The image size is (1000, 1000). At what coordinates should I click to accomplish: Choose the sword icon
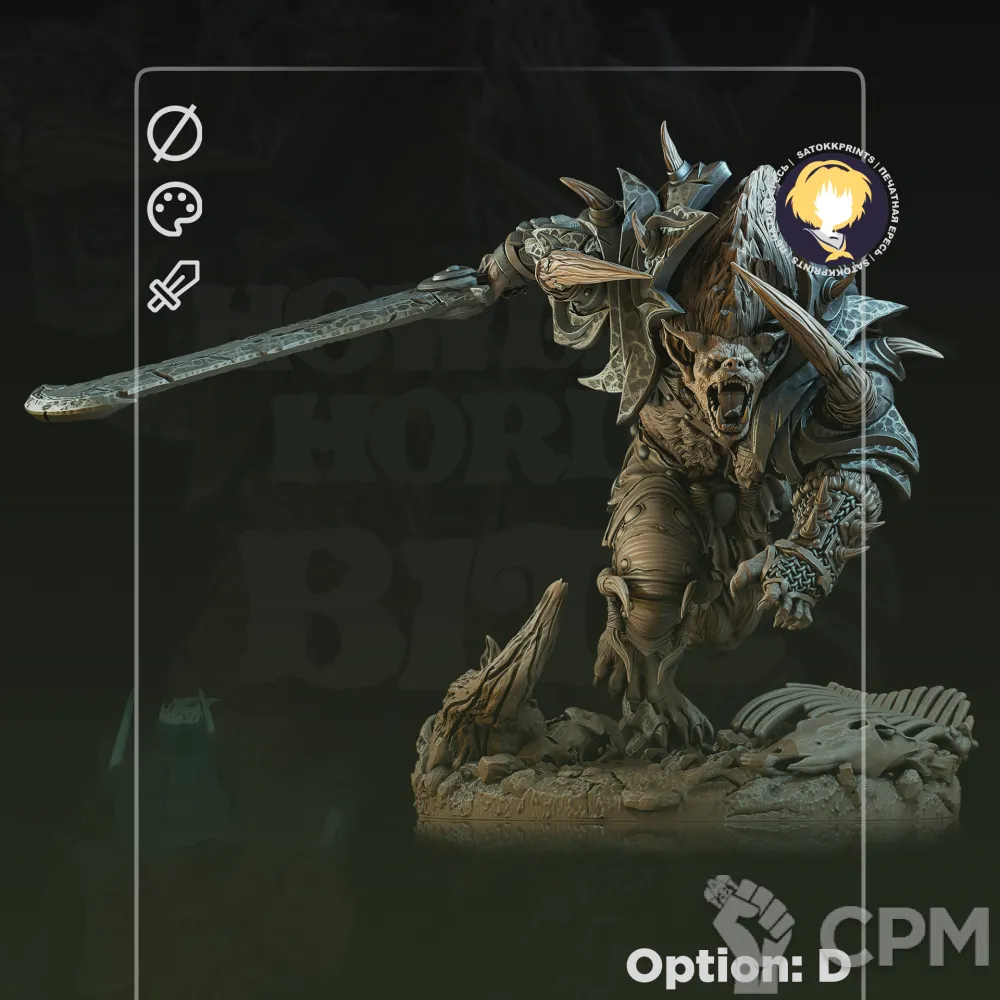[x=174, y=286]
